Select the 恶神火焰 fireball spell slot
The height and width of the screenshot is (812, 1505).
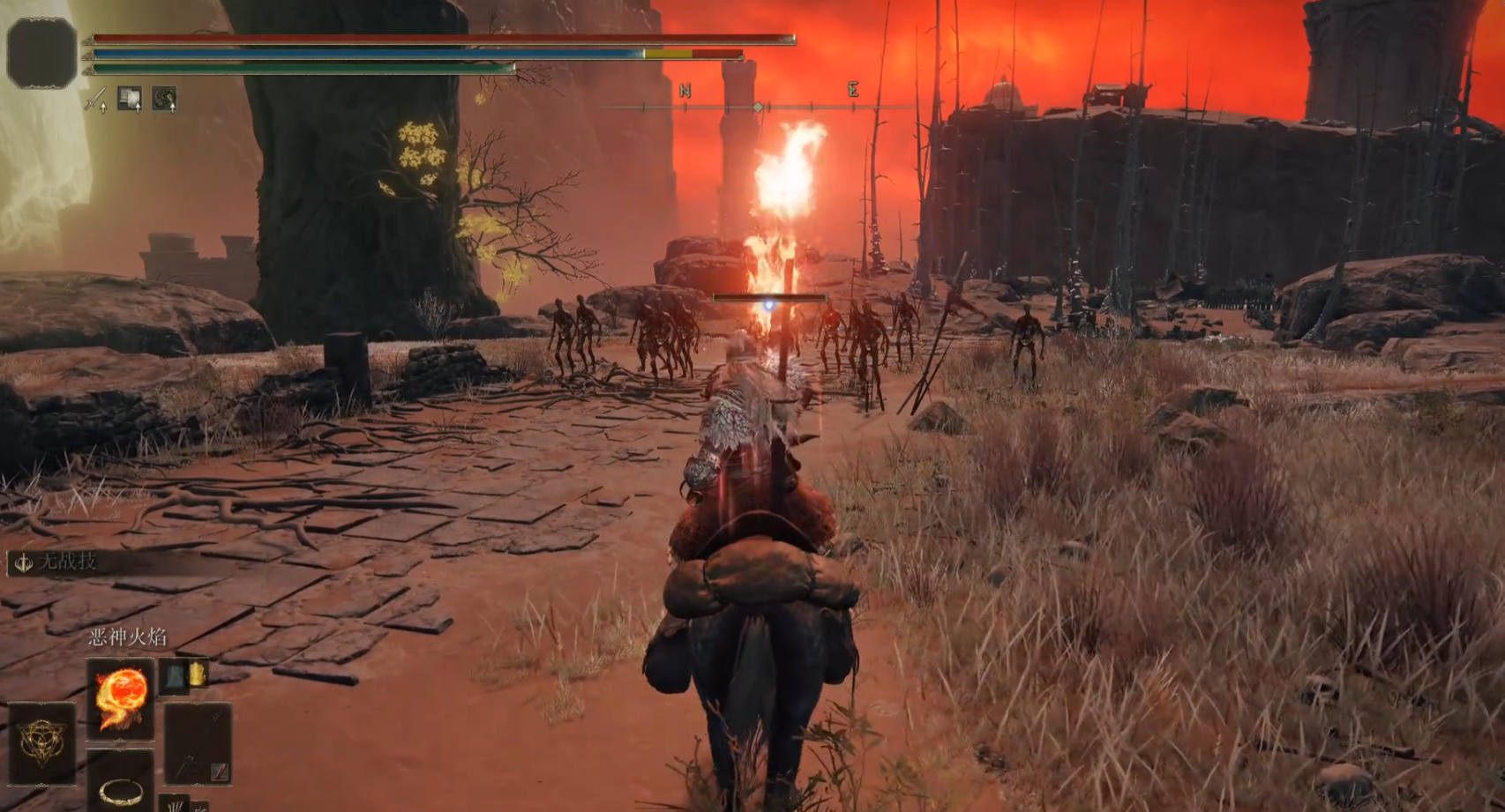point(121,698)
